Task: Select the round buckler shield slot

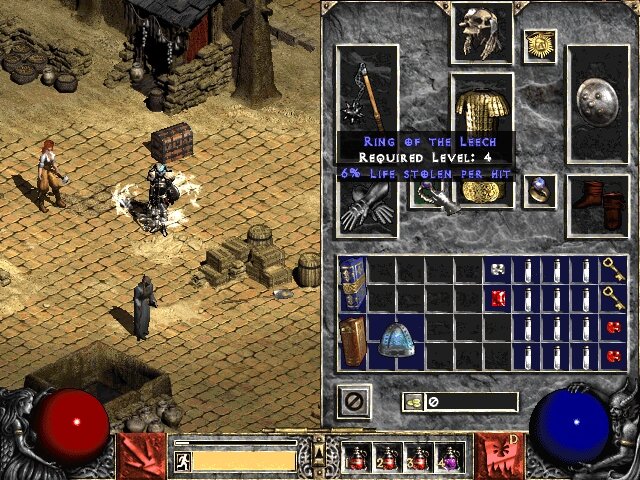Action: point(597,102)
